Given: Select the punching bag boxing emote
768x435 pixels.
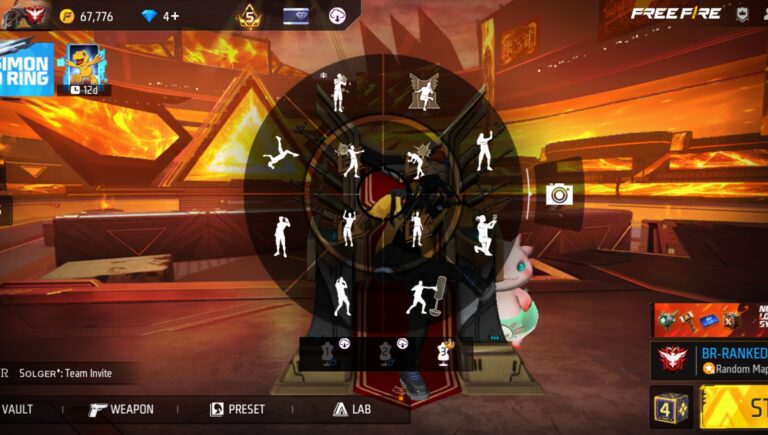Looking at the screenshot, I should click(x=426, y=296).
